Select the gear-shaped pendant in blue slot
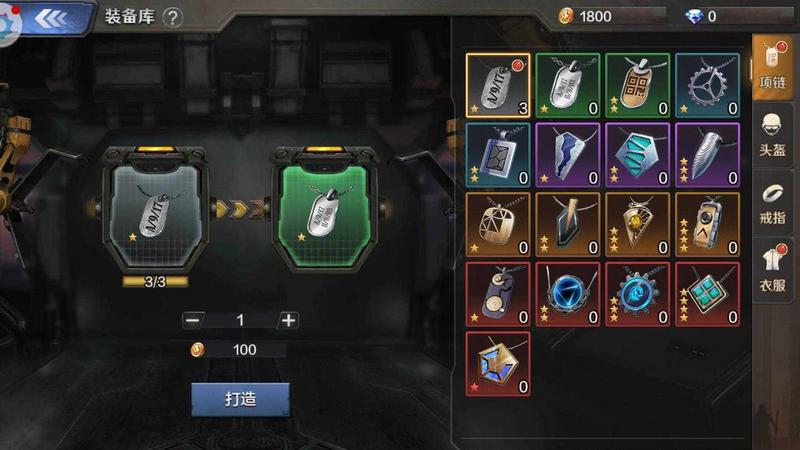 pos(707,85)
